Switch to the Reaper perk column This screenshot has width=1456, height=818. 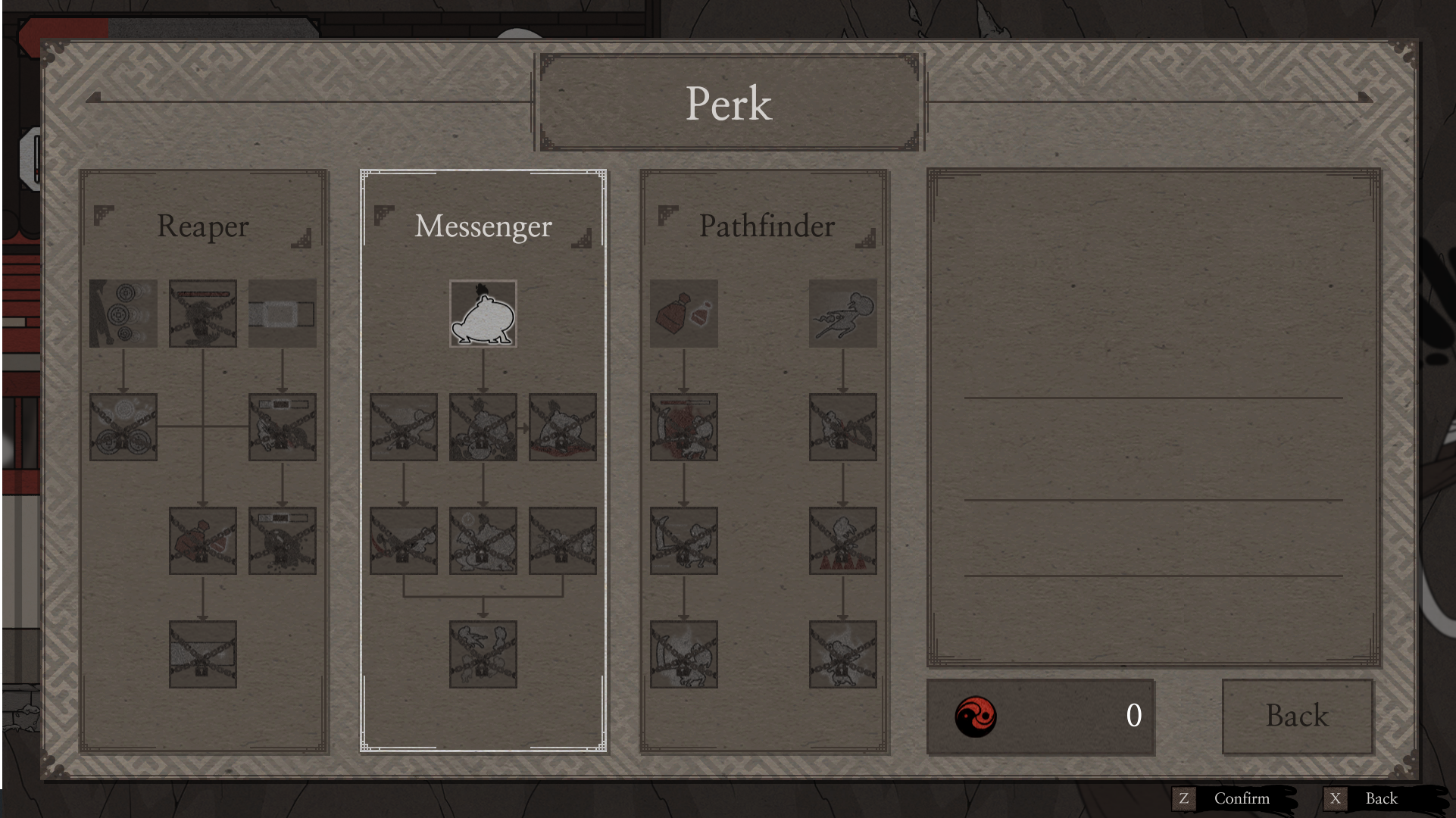pos(203,226)
